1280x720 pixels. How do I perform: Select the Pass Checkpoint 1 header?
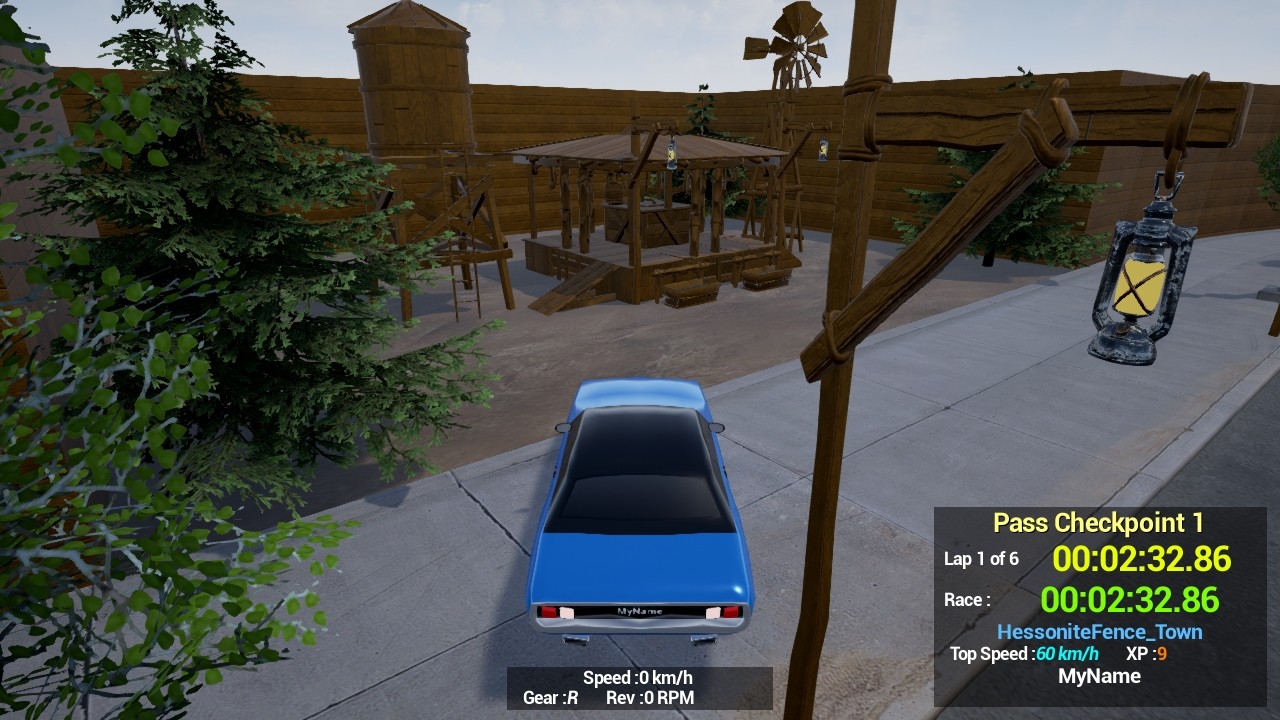(1097, 522)
